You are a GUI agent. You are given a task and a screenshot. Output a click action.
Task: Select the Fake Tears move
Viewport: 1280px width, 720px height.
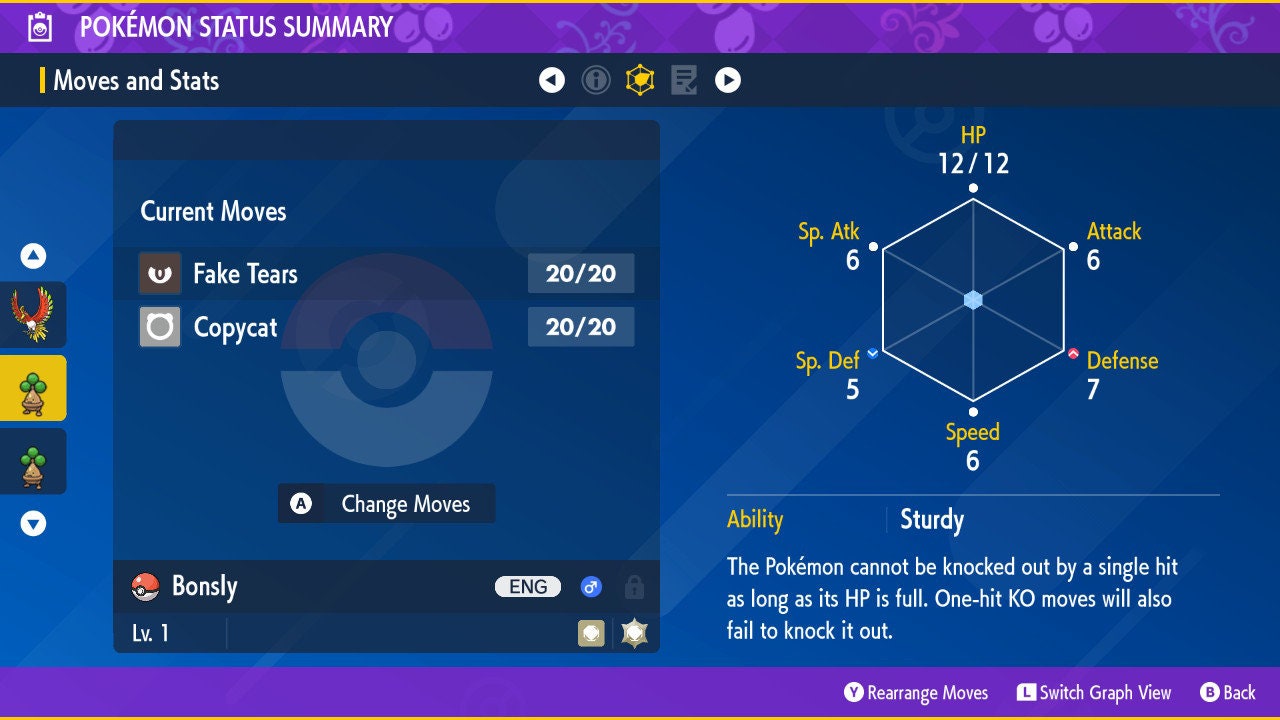pyautogui.click(x=386, y=273)
